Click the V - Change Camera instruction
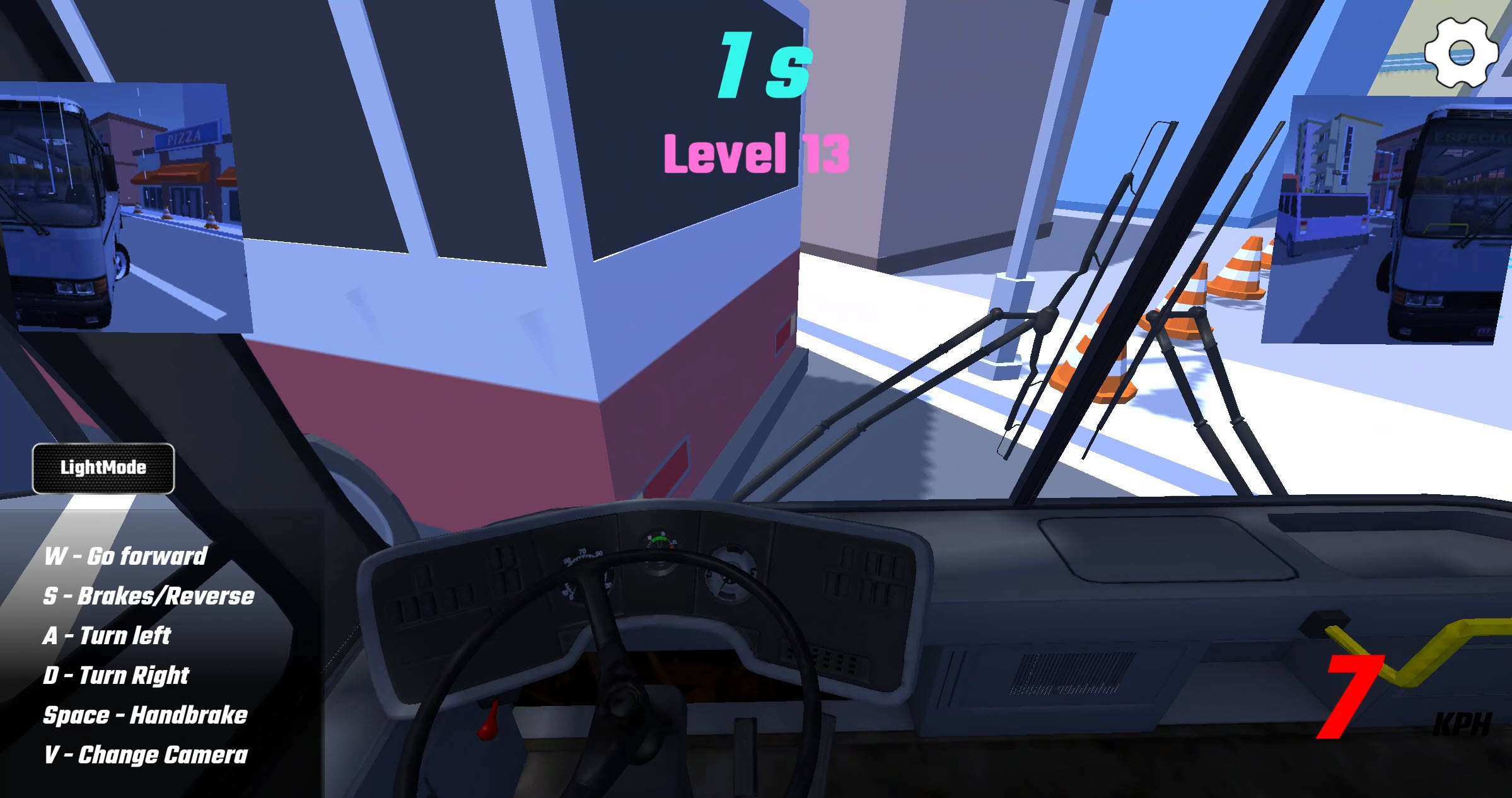The height and width of the screenshot is (798, 1512). (x=147, y=755)
